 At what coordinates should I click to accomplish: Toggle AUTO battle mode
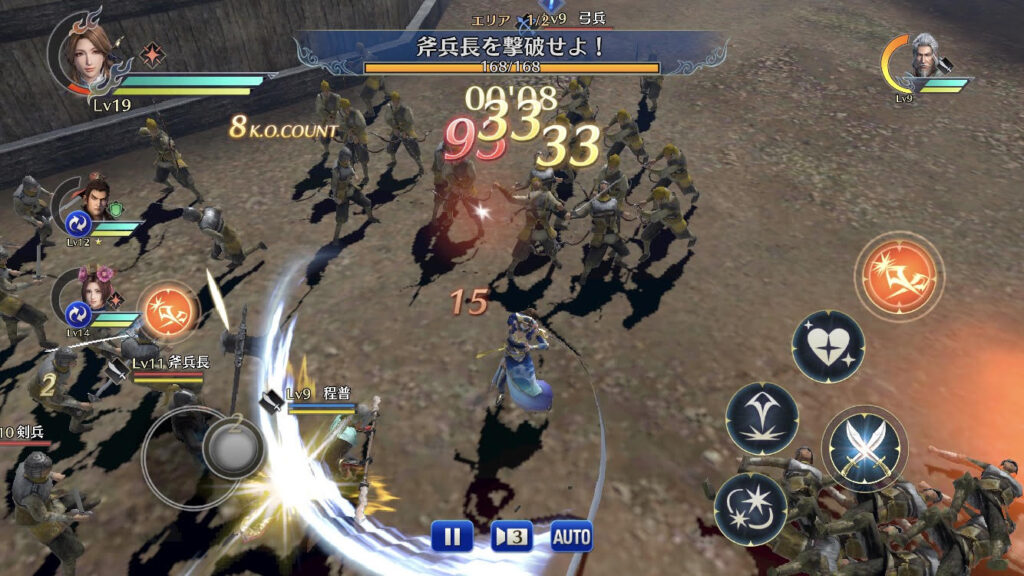[571, 536]
